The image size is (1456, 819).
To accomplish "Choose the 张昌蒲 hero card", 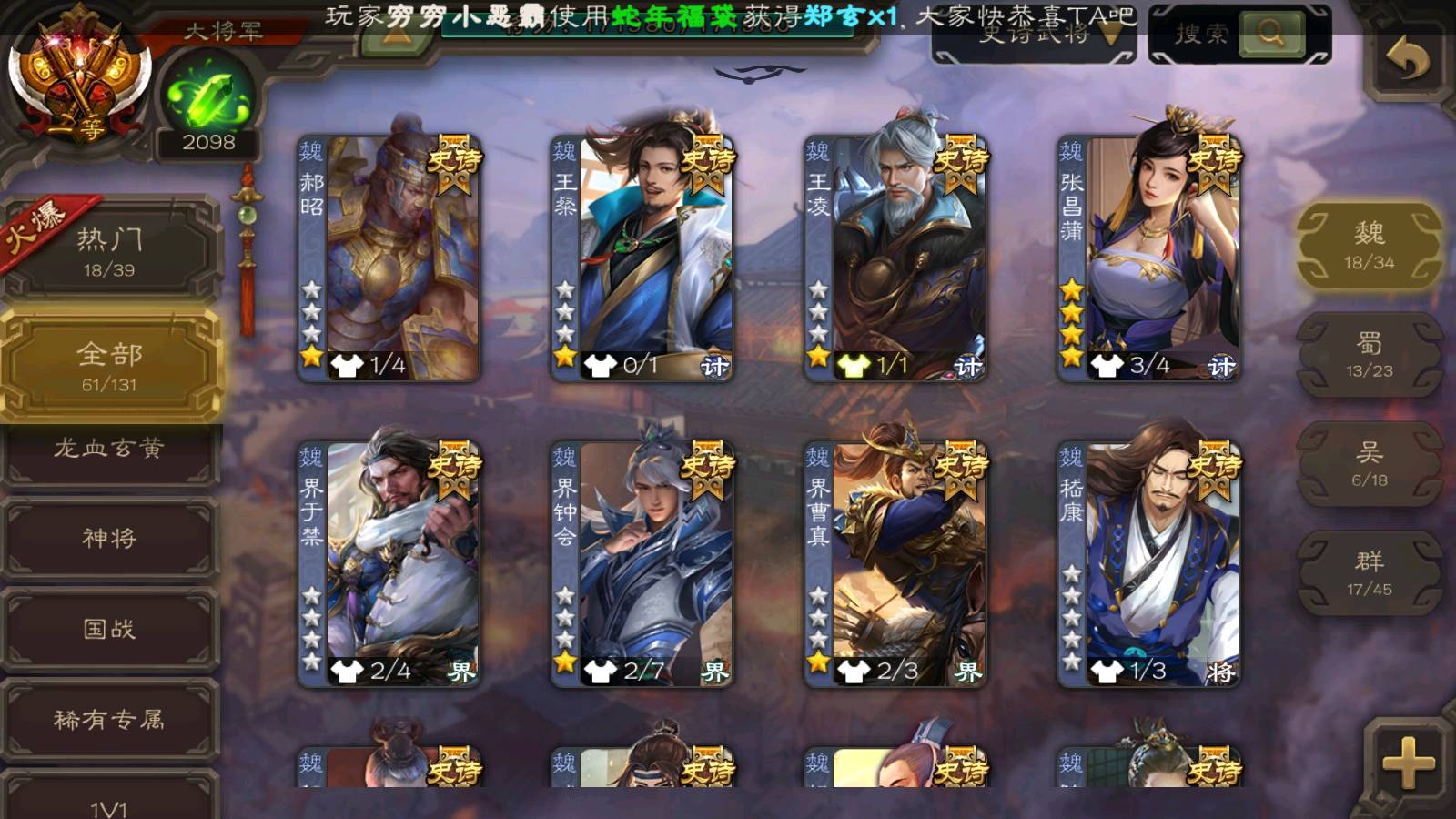I will 1149,258.
